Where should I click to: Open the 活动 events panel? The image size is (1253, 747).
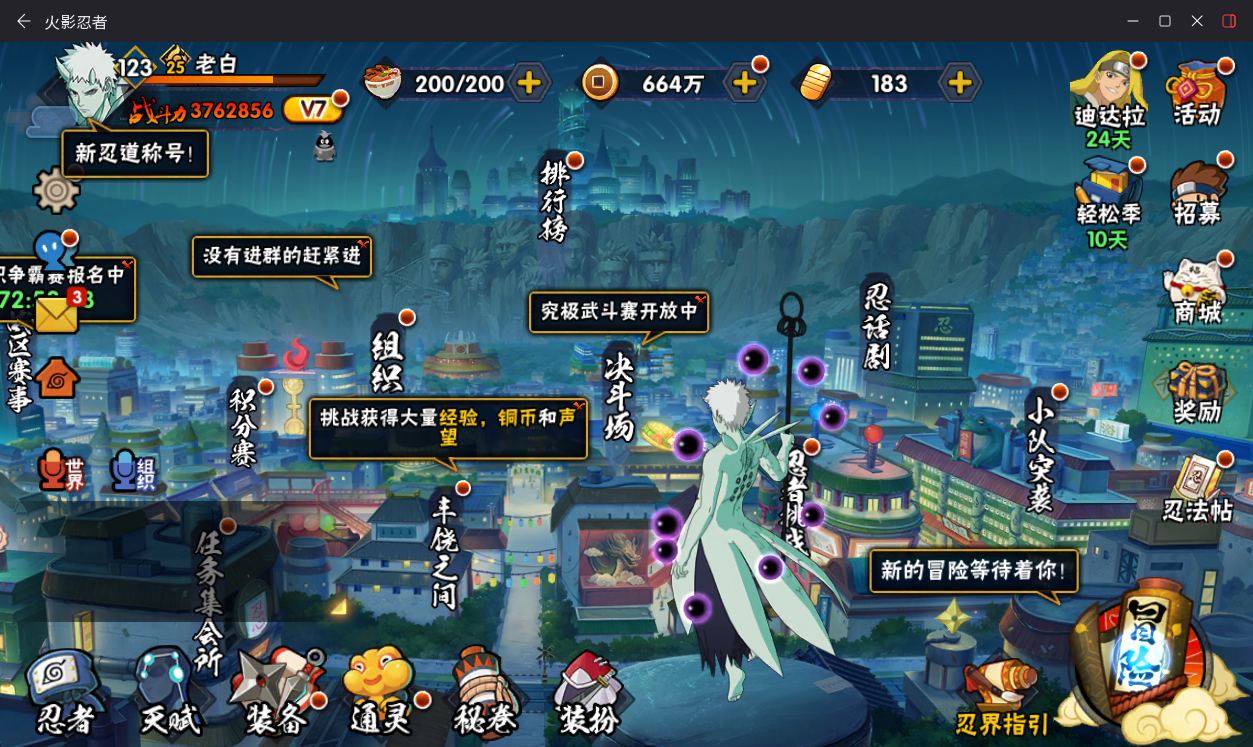1197,93
